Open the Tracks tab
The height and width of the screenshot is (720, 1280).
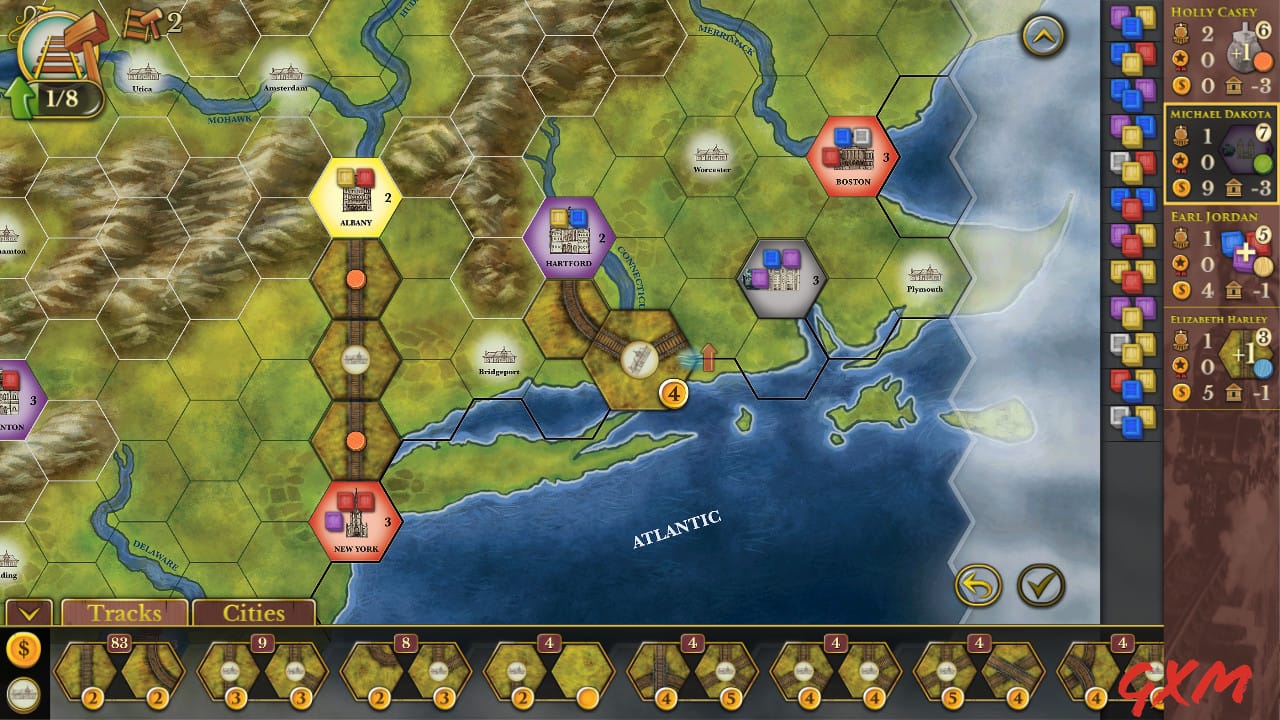pos(124,613)
